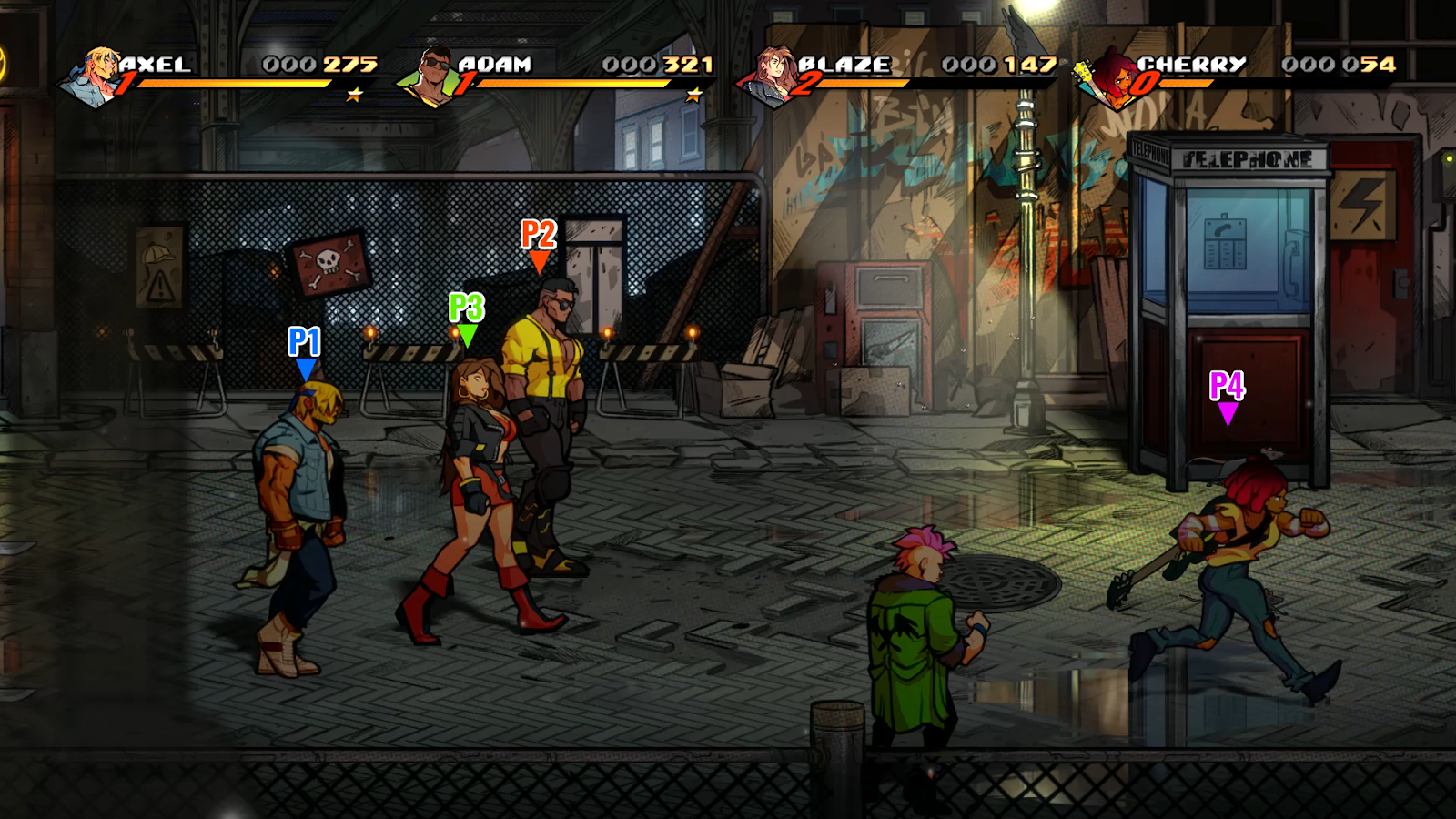Click the TELEPHONE booth sign

tap(1245, 157)
